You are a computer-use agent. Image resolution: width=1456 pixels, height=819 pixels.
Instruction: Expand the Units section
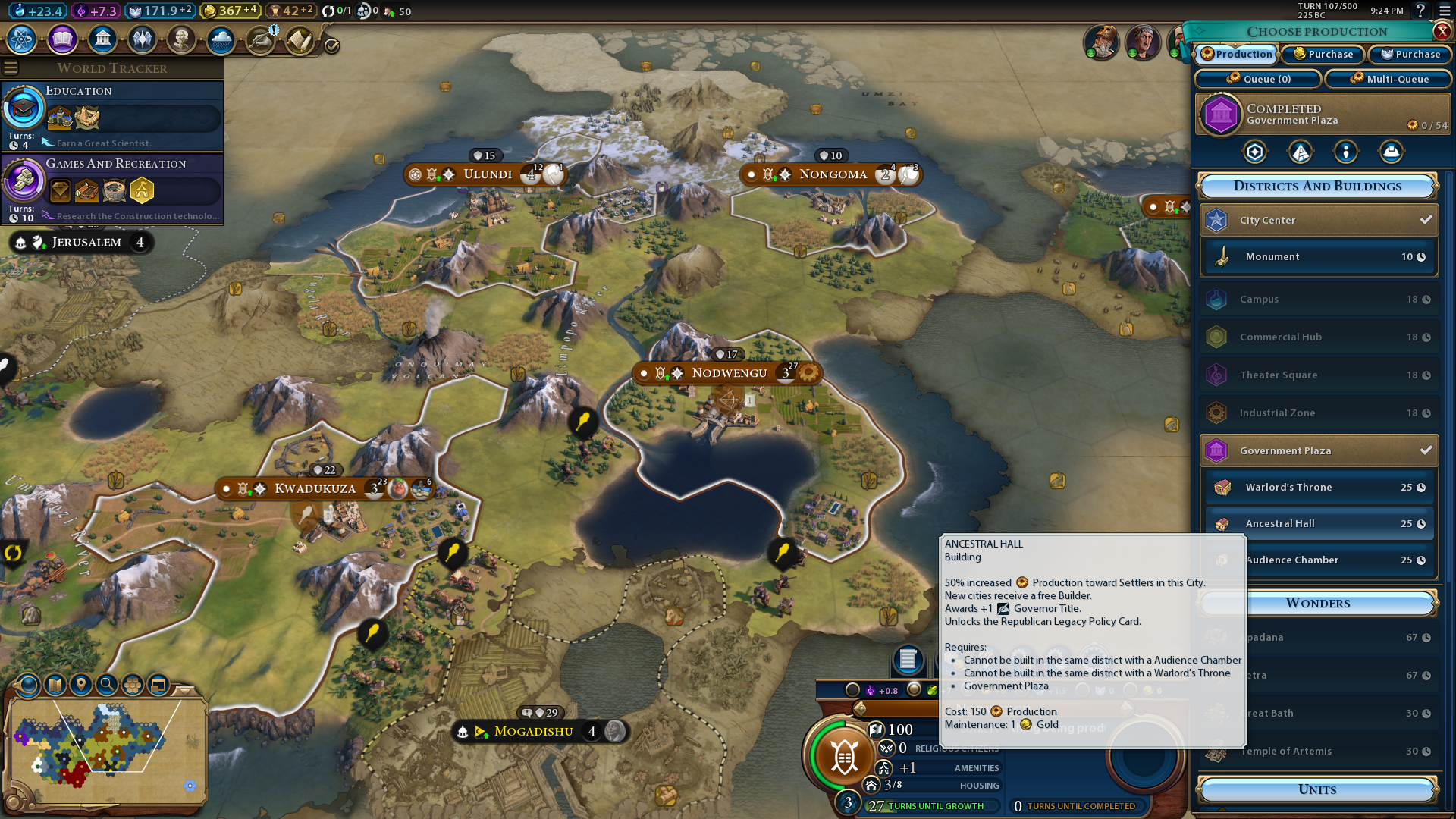click(1317, 789)
